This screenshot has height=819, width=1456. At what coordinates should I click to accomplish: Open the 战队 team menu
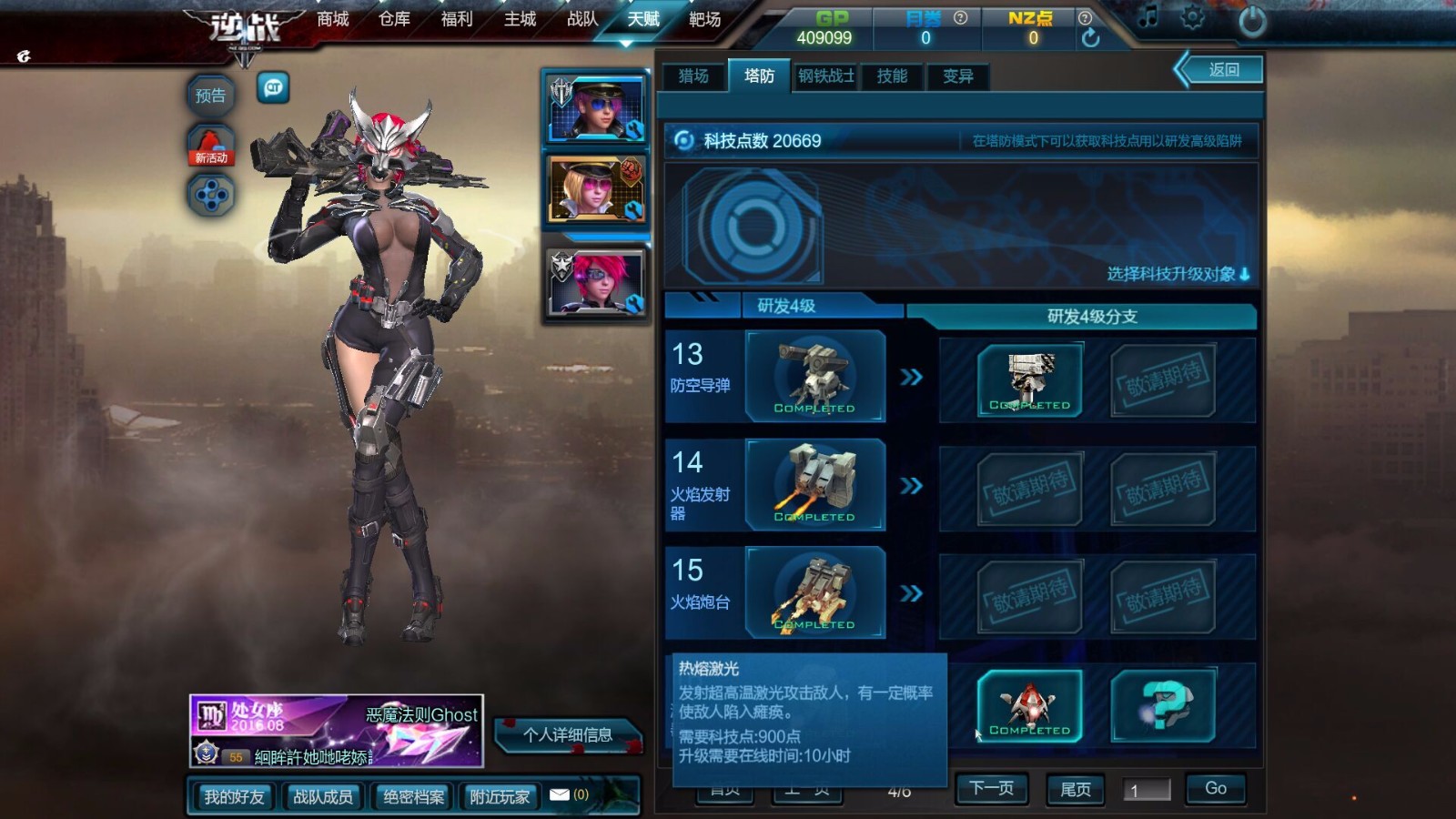[582, 19]
